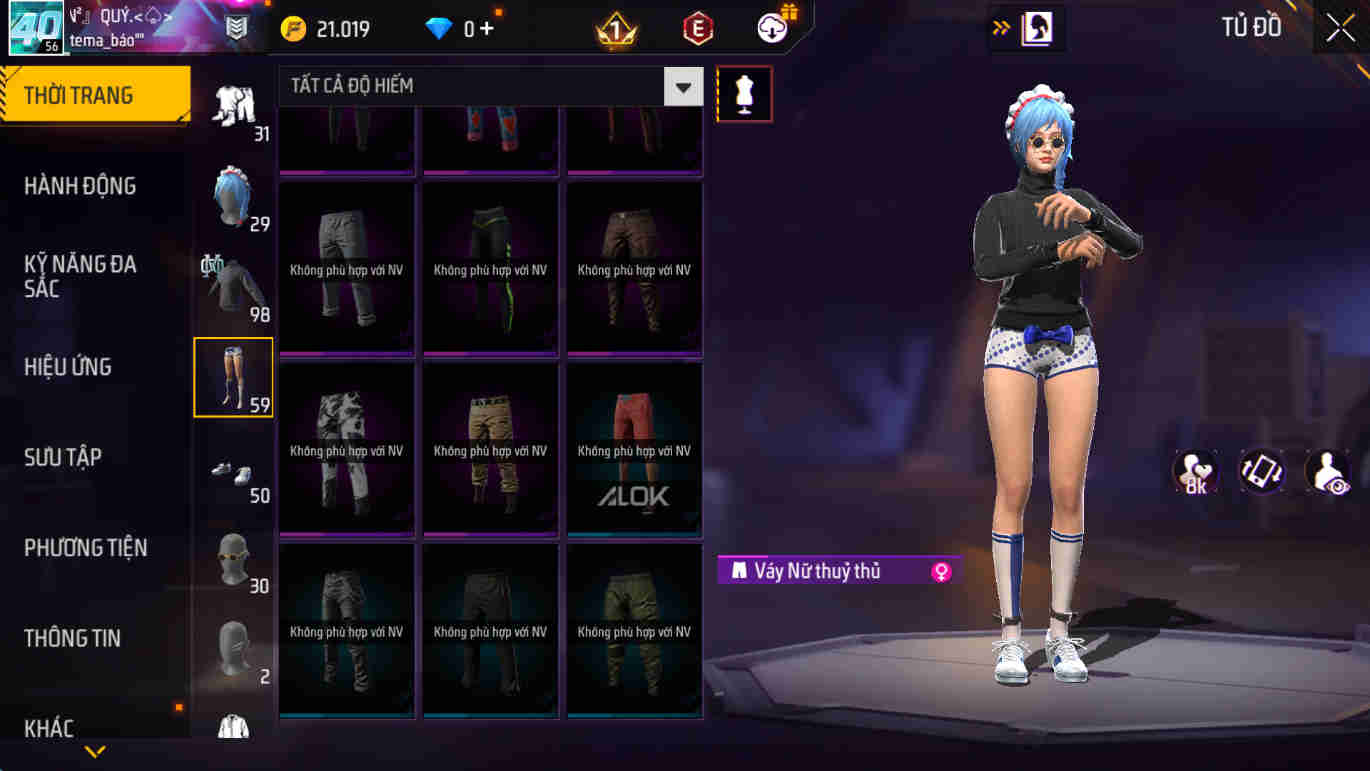Open the character preview eye icon
The image size is (1370, 771).
[1327, 470]
